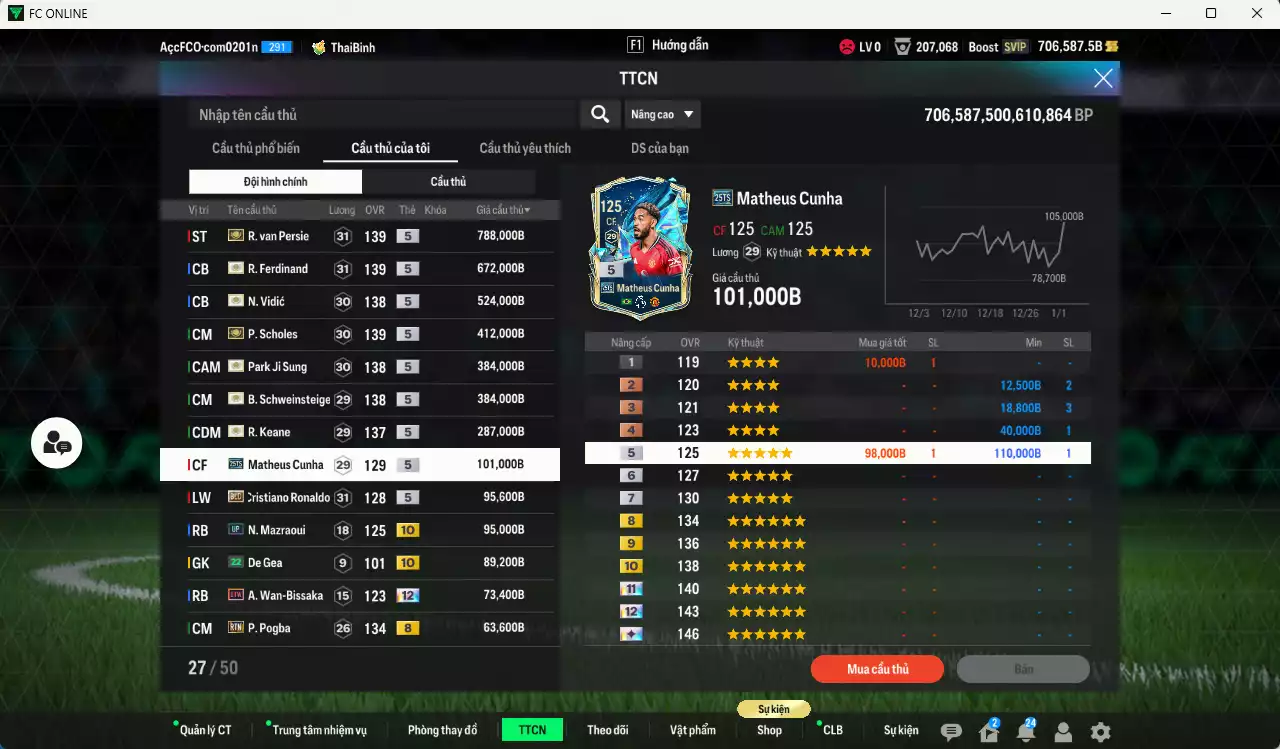
Task: Click the Mua cầu thủ button
Action: pos(877,669)
